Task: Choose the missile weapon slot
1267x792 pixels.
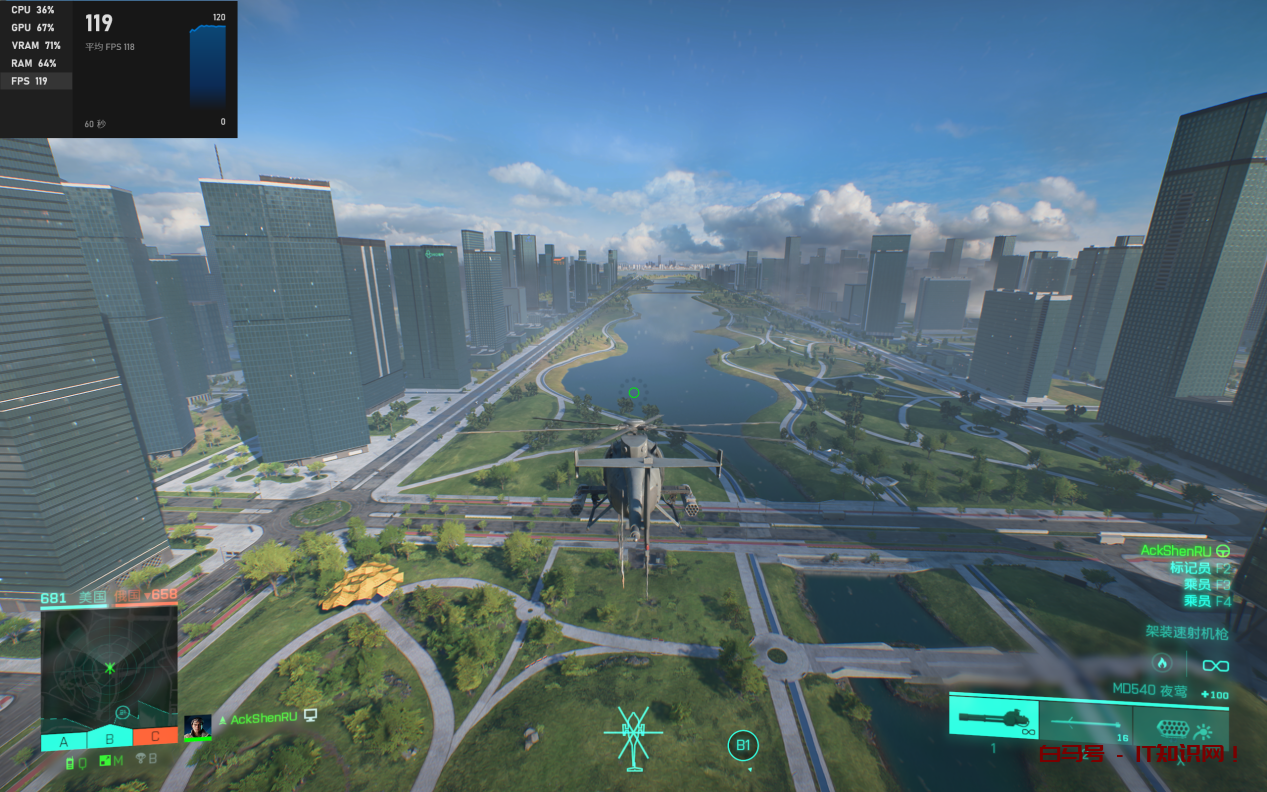Action: (x=1085, y=722)
